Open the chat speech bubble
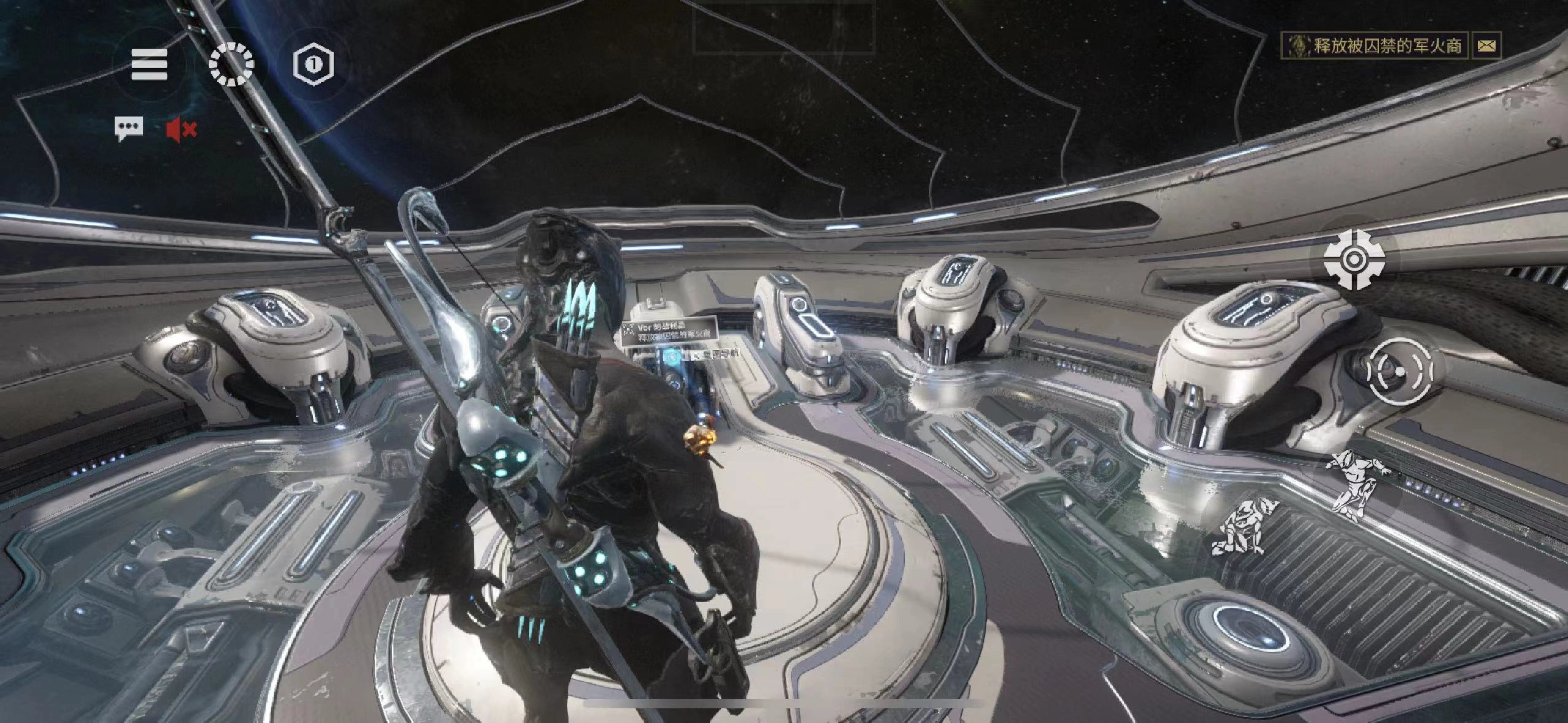This screenshot has width=1568, height=723. pyautogui.click(x=129, y=129)
